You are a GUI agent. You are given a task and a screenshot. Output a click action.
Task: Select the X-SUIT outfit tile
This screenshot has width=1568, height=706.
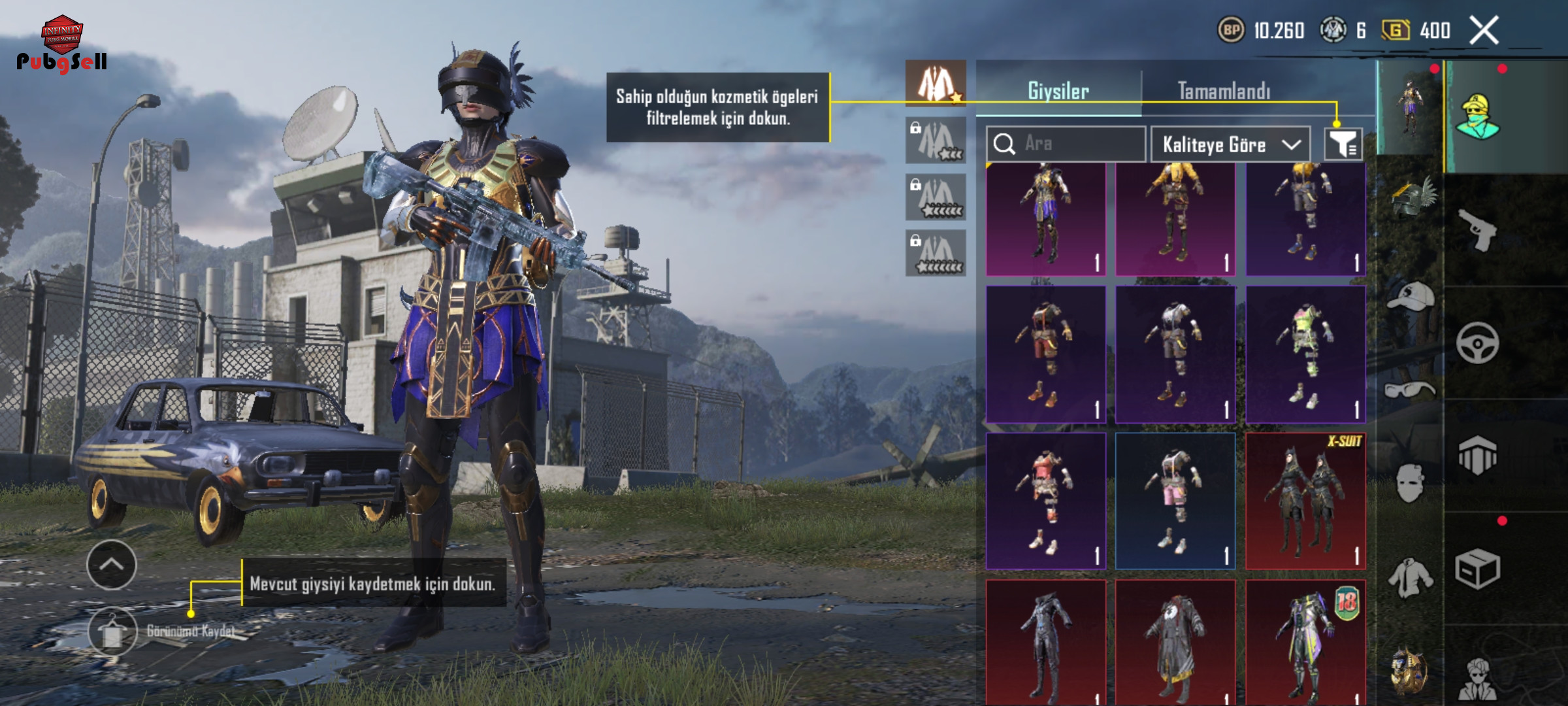tap(1305, 501)
